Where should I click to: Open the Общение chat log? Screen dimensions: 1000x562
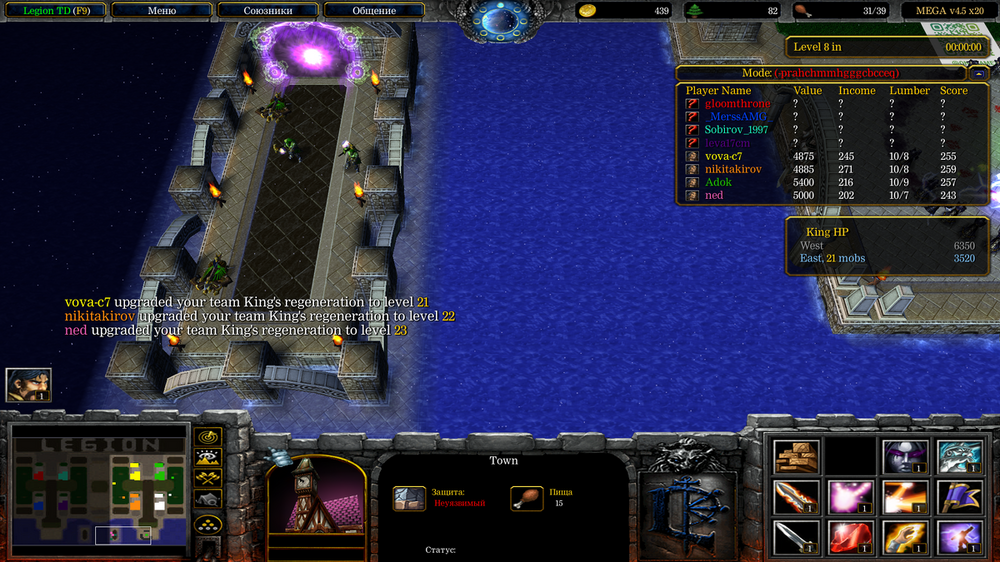[x=374, y=11]
